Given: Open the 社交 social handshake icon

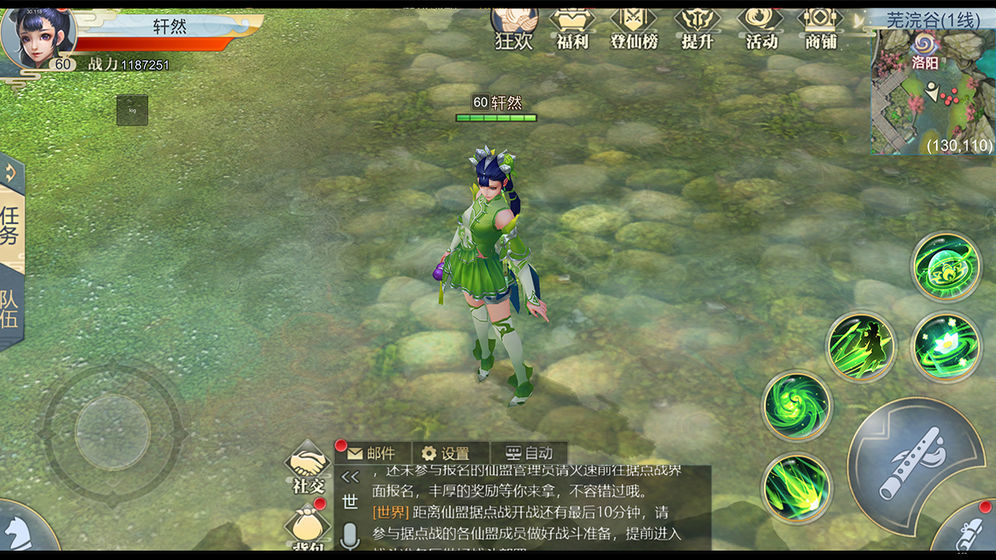Looking at the screenshot, I should click(x=309, y=466).
